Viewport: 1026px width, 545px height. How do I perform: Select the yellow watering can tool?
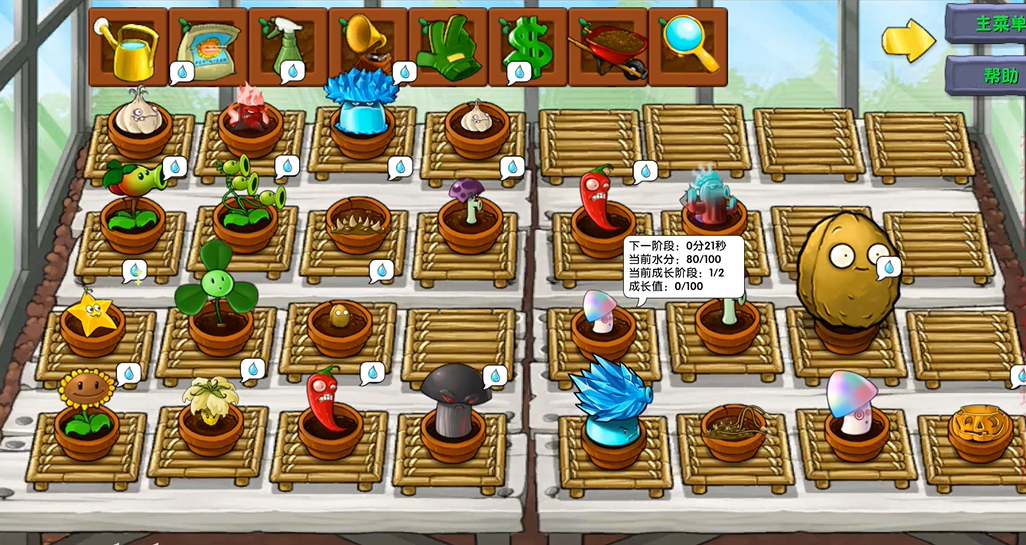tap(128, 47)
